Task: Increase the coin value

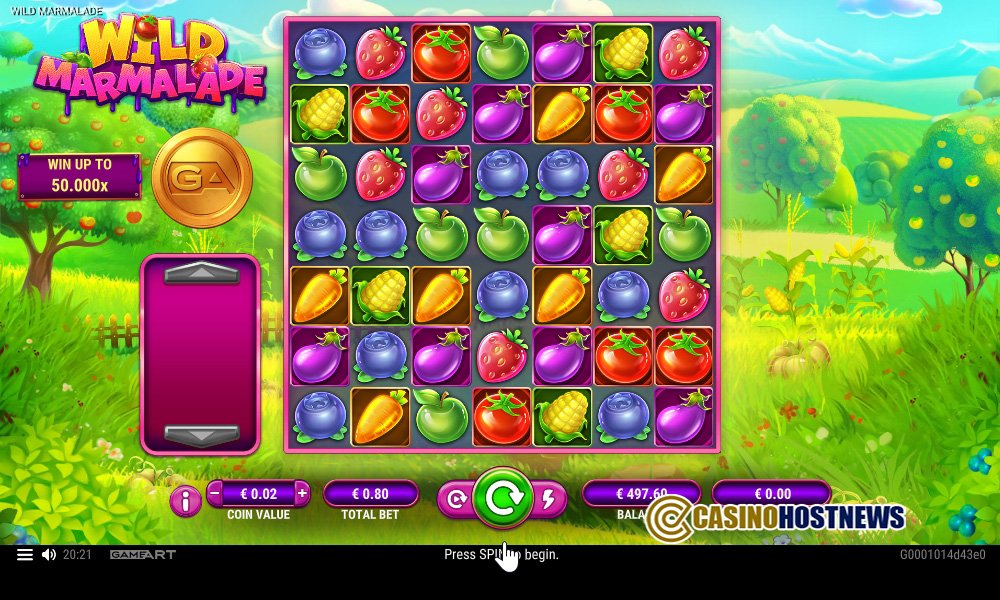Action: [302, 493]
